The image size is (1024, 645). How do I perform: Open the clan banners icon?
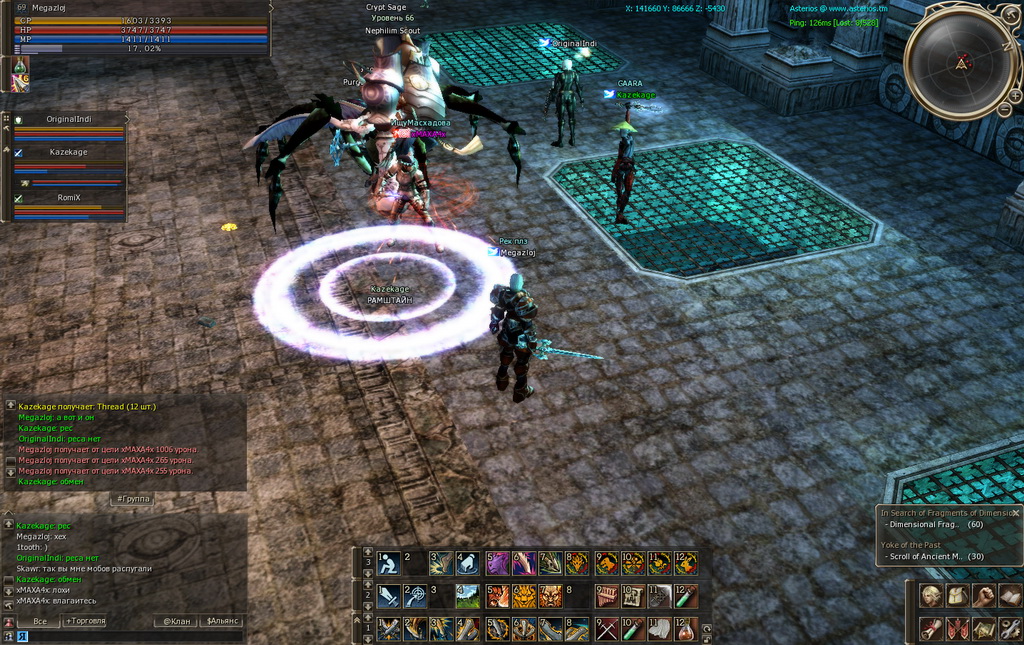(x=957, y=629)
